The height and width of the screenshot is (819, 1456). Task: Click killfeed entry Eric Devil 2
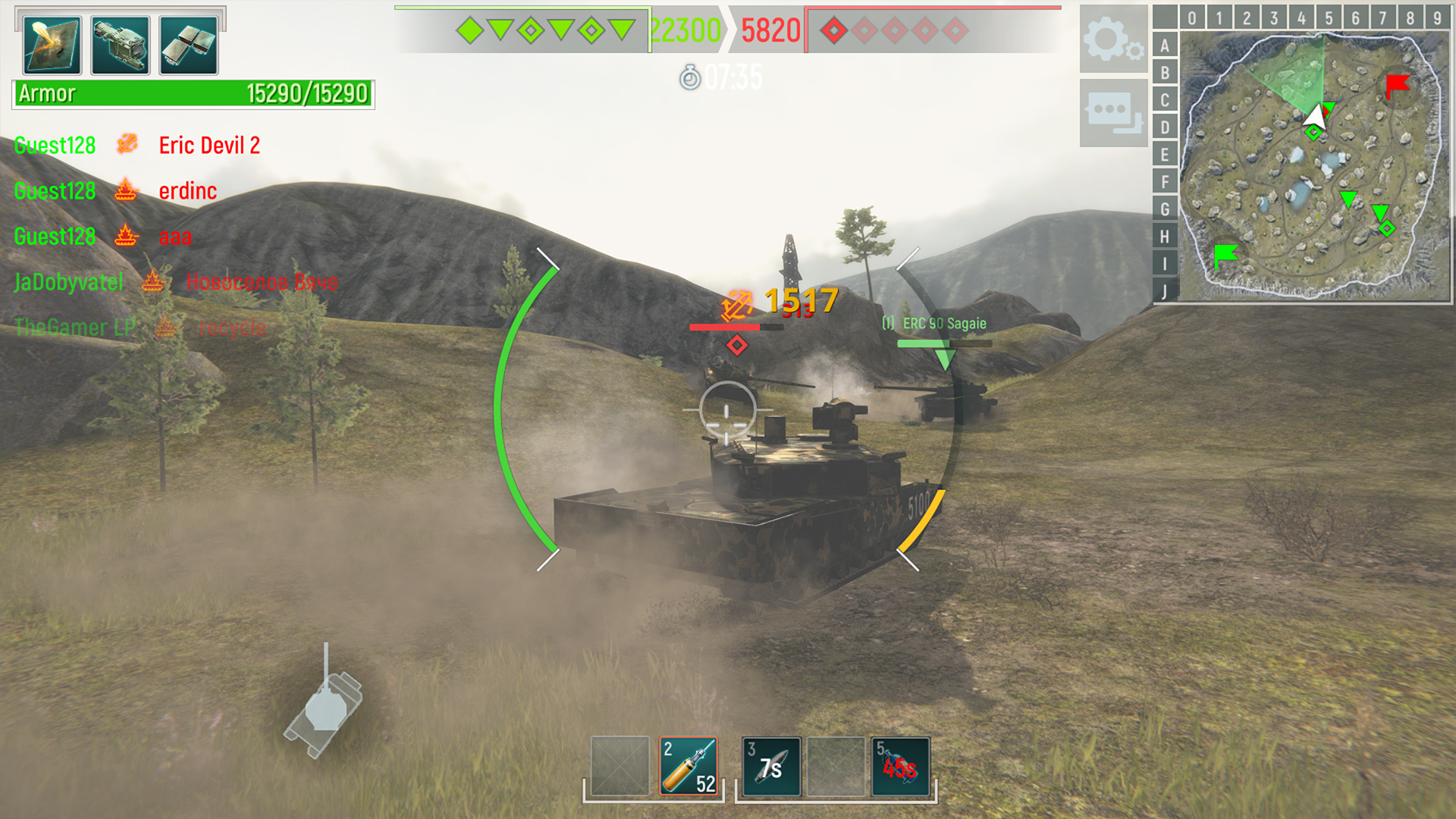pyautogui.click(x=209, y=144)
